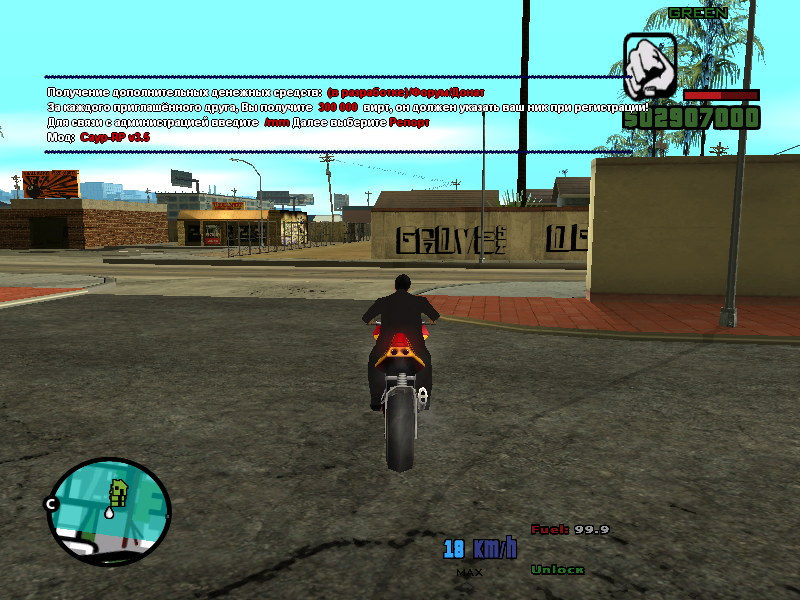
Task: Click the green marker on the minimap
Action: tap(119, 491)
